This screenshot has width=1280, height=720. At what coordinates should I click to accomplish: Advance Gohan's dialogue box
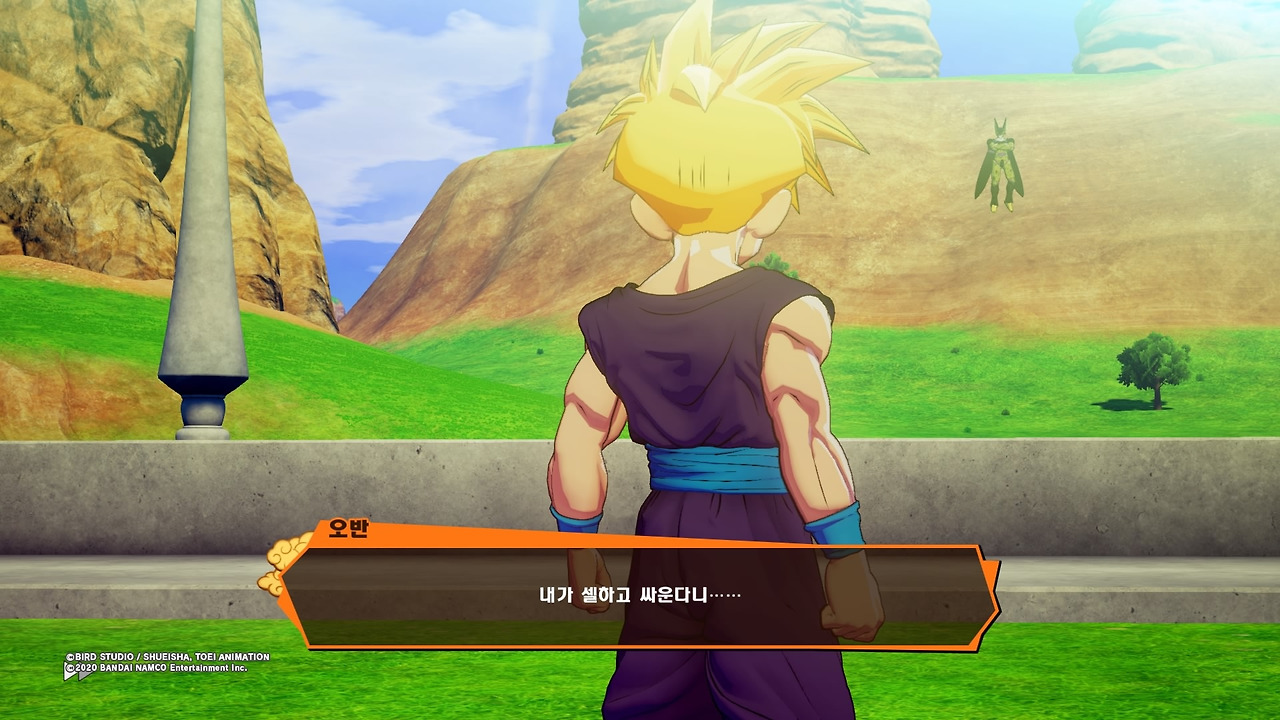click(640, 596)
